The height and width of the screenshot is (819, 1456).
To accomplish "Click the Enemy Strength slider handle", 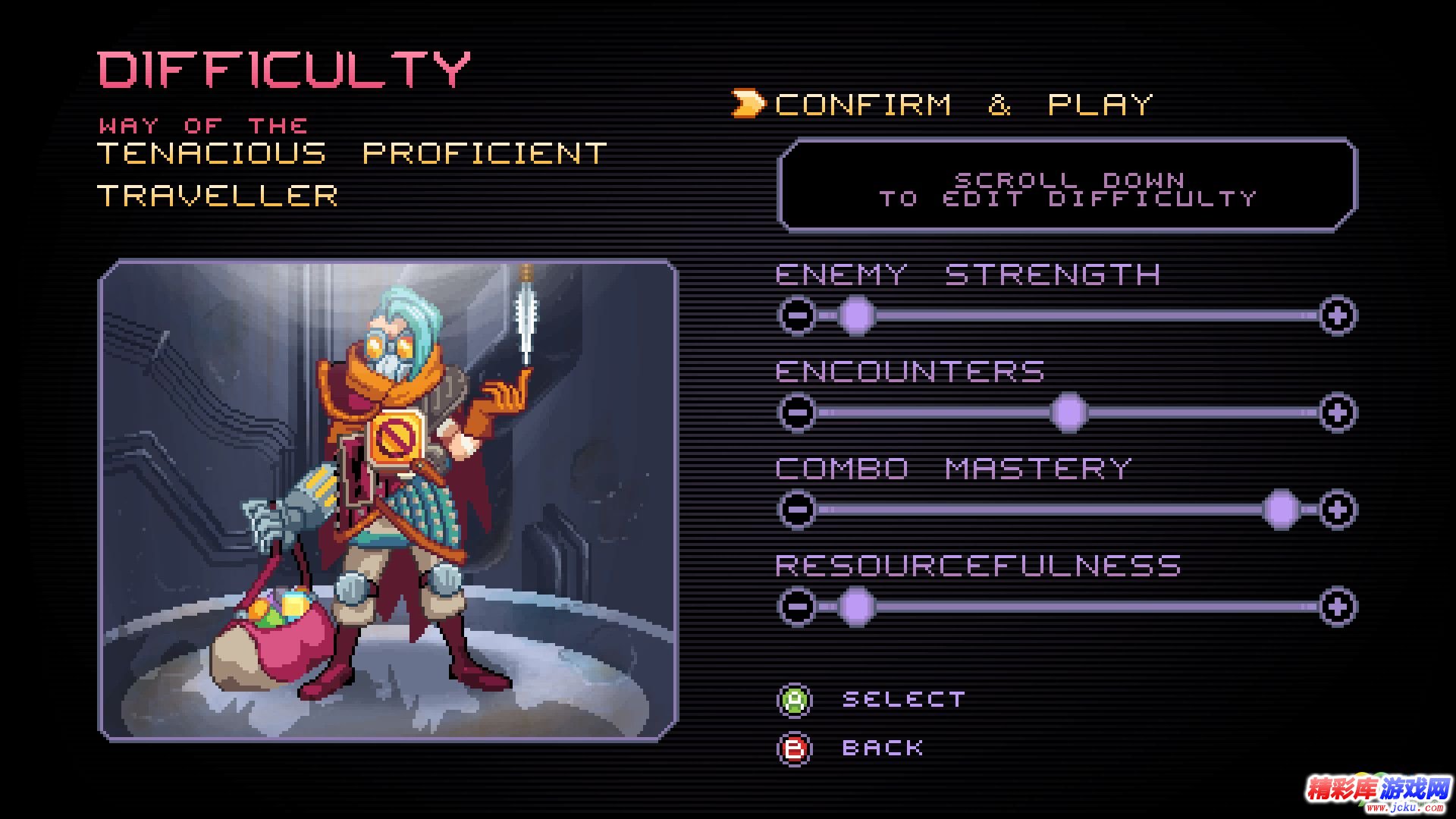I will 857,315.
